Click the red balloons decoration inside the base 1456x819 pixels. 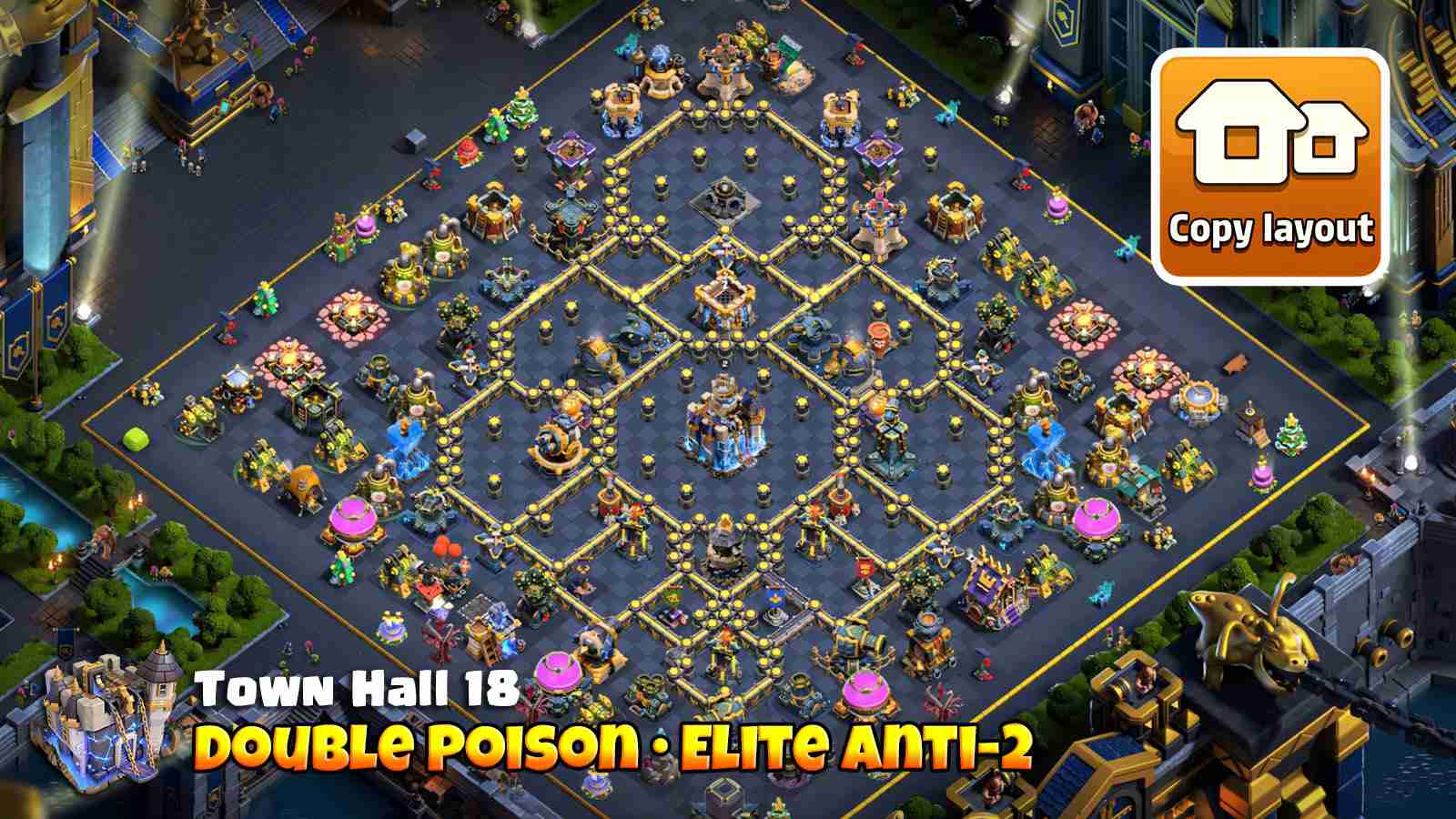click(445, 547)
